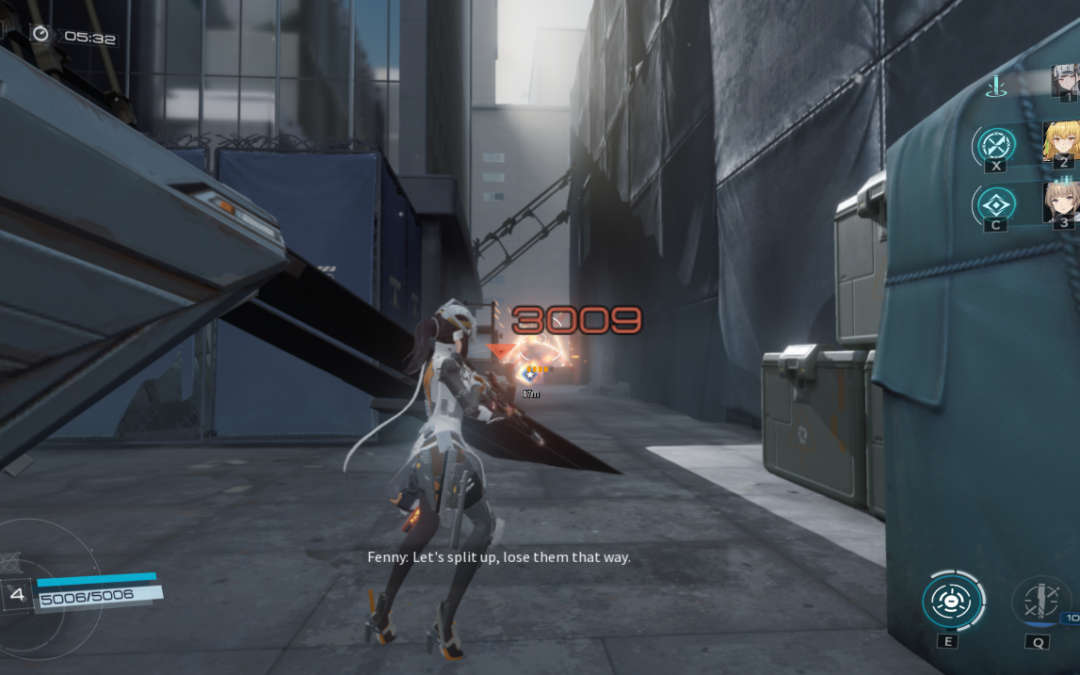Select the blonde squad member portrait

coord(1060,141)
